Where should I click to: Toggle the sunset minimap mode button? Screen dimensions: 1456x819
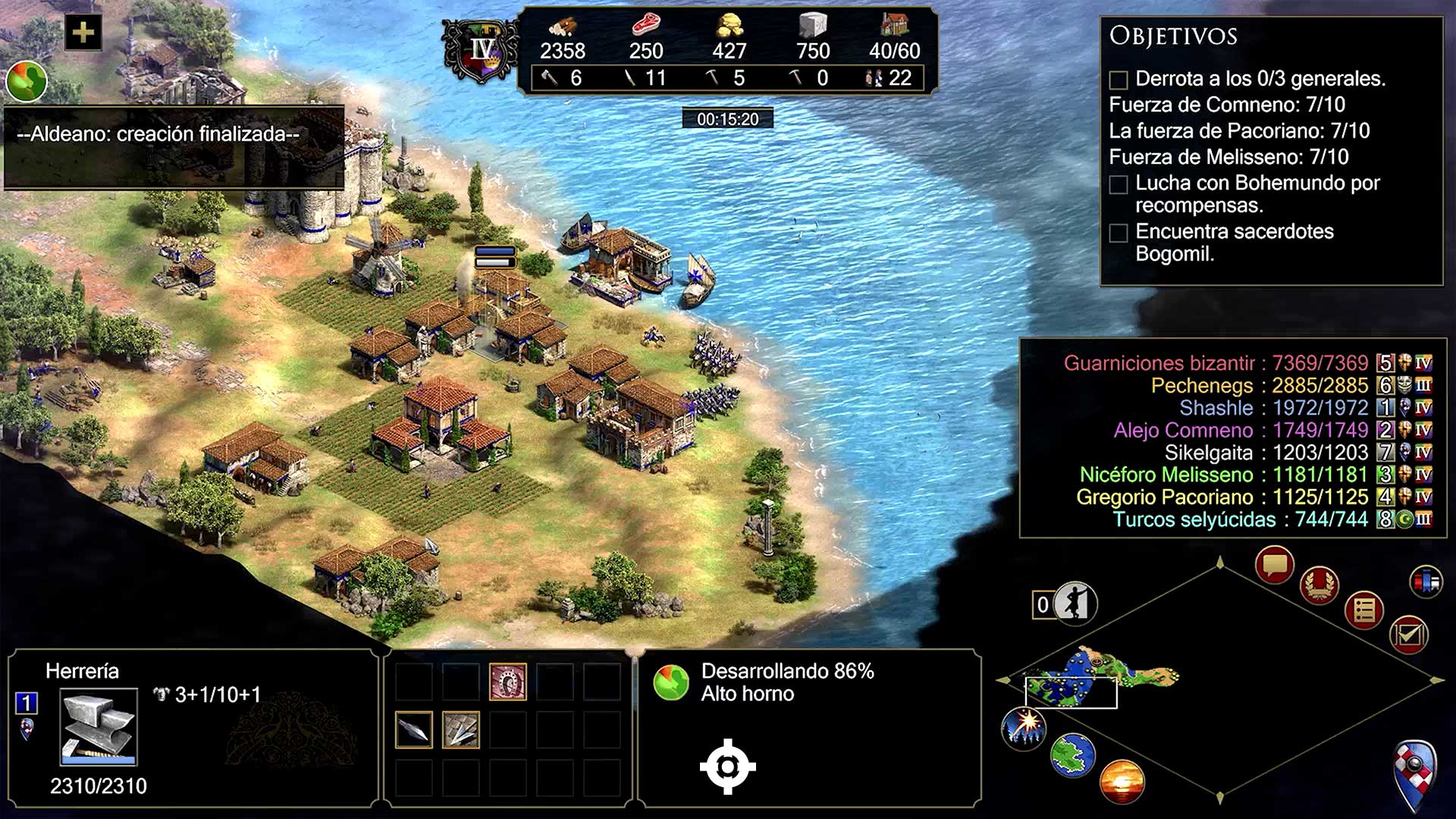click(1121, 781)
